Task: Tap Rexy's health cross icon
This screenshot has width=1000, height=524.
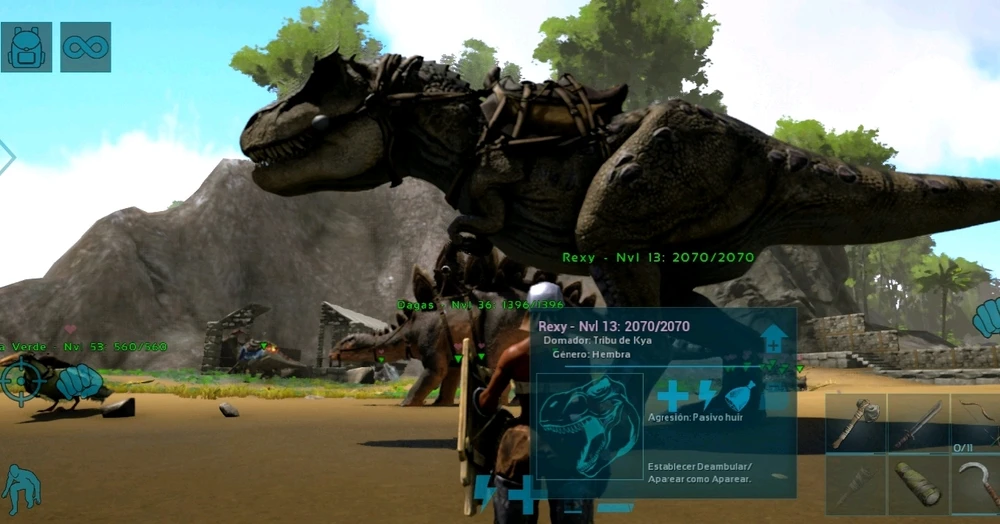Action: 672,395
